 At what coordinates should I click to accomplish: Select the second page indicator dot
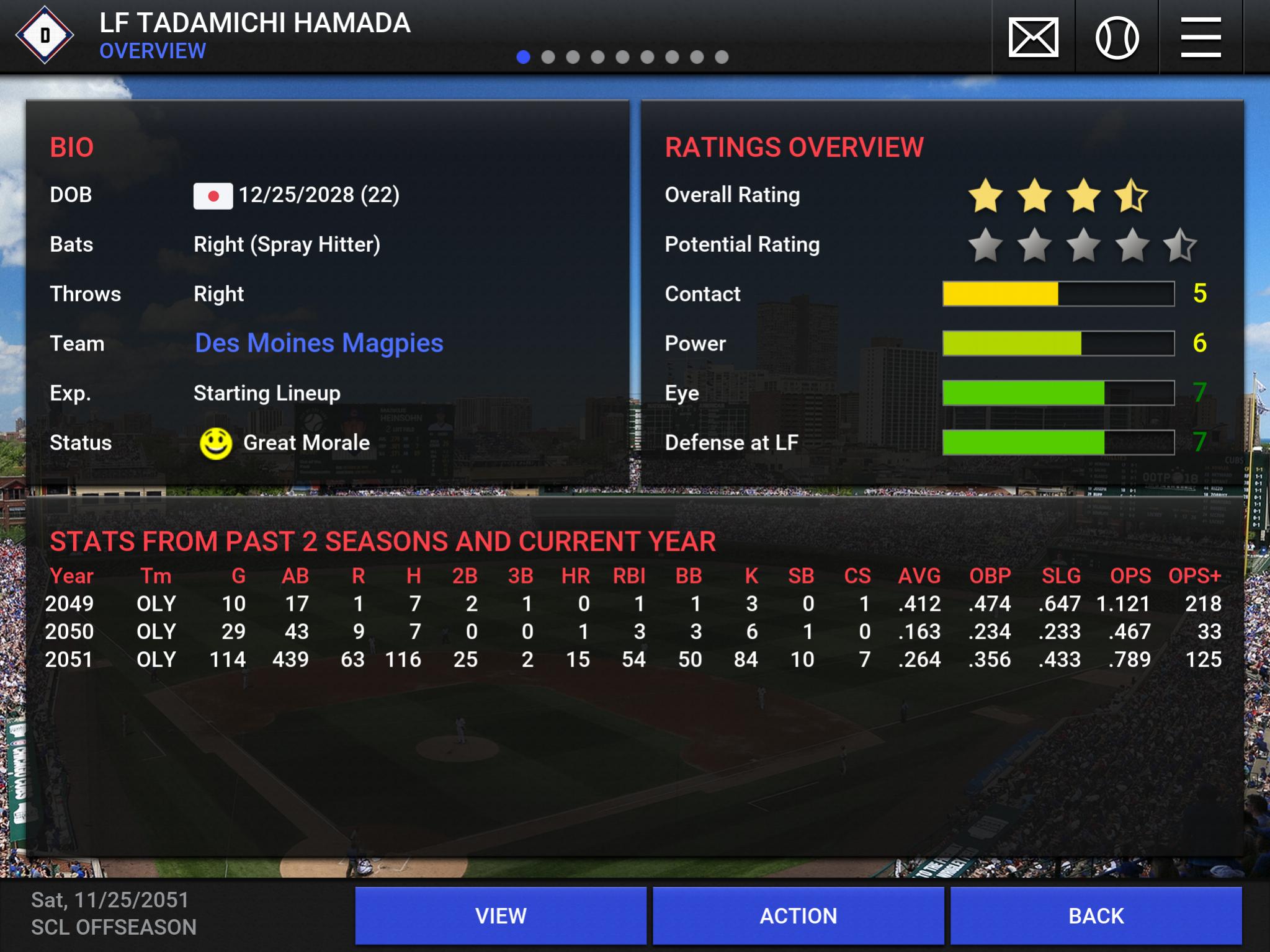(548, 57)
